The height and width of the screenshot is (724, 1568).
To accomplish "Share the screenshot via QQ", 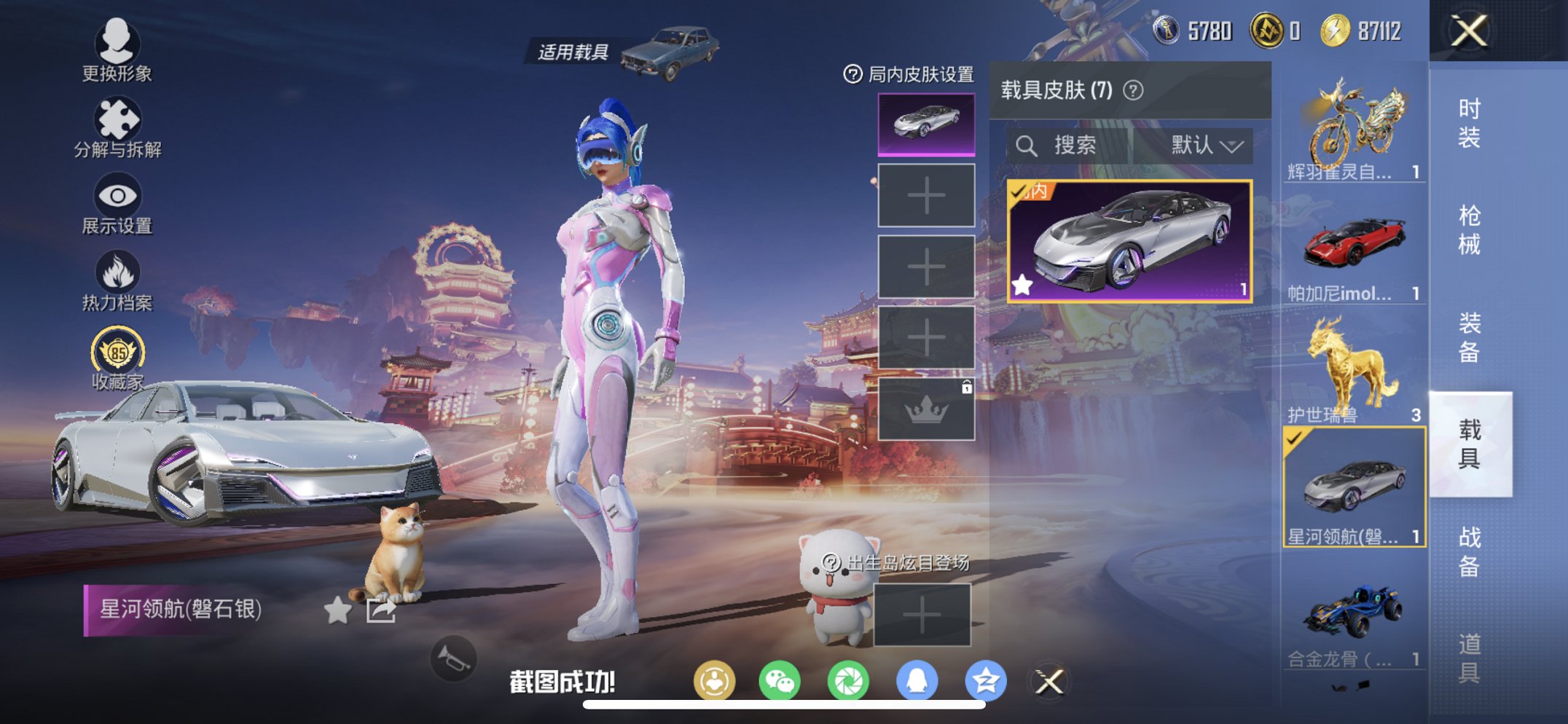I will pyautogui.click(x=917, y=681).
